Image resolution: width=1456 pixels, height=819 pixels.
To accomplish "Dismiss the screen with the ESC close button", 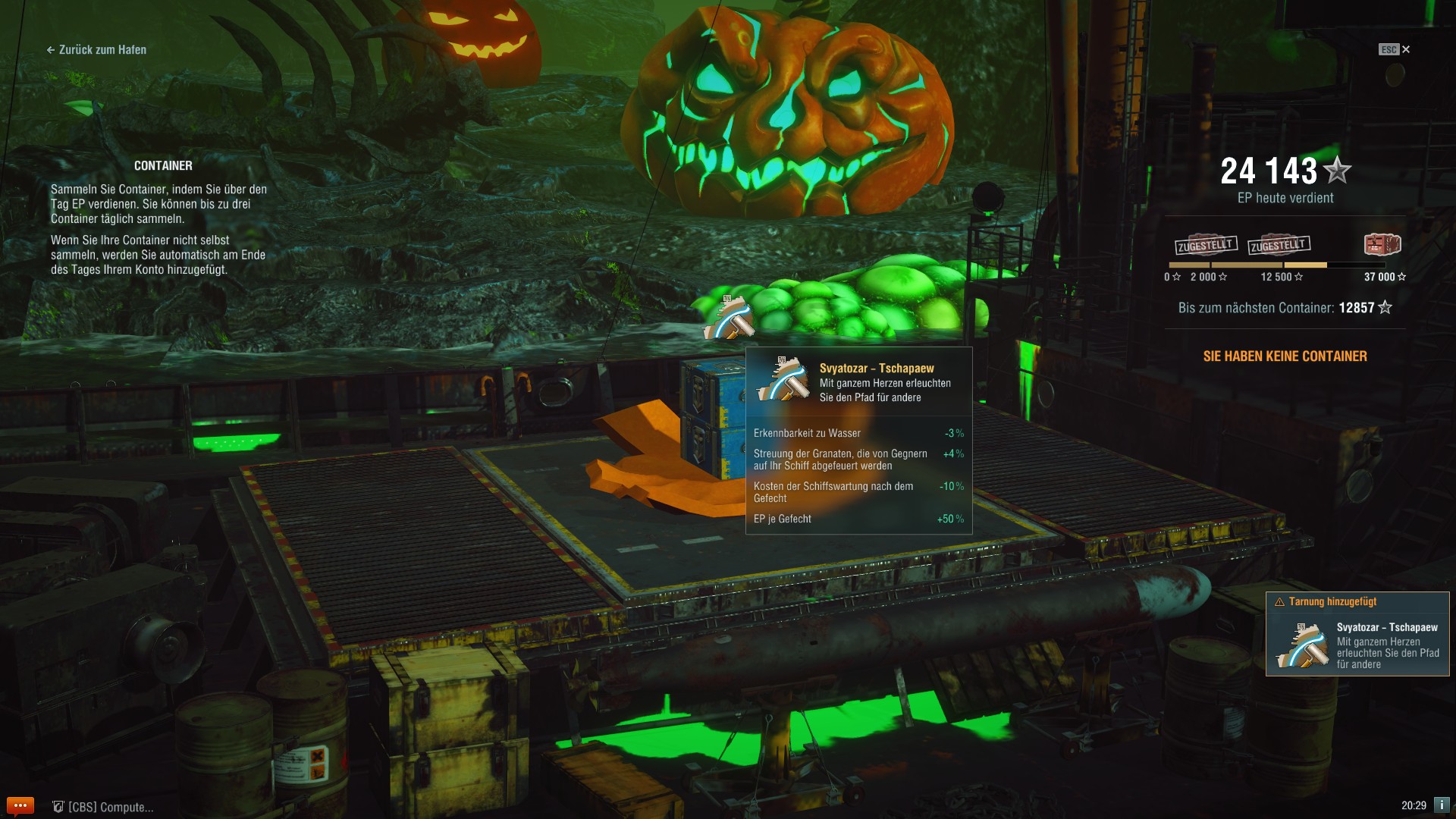I will (x=1407, y=49).
